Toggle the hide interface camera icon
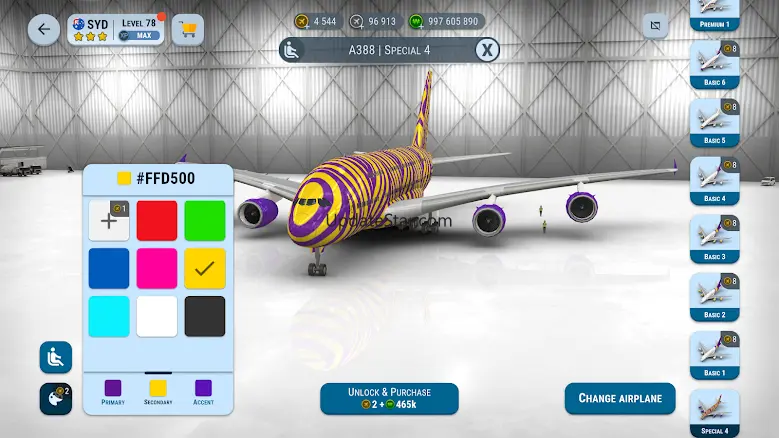 click(655, 24)
